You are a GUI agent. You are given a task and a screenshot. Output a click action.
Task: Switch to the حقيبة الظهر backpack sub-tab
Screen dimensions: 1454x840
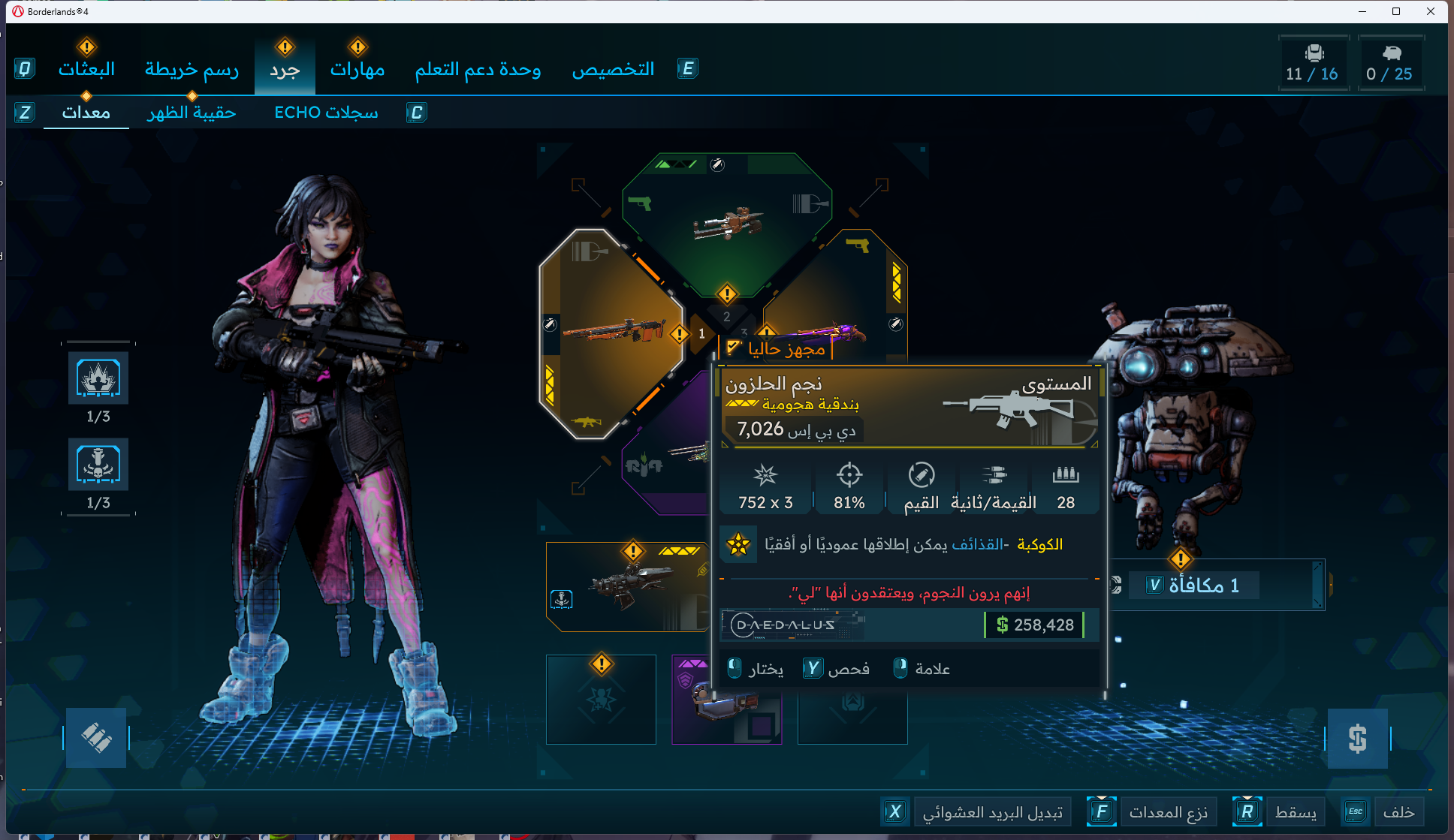(192, 113)
